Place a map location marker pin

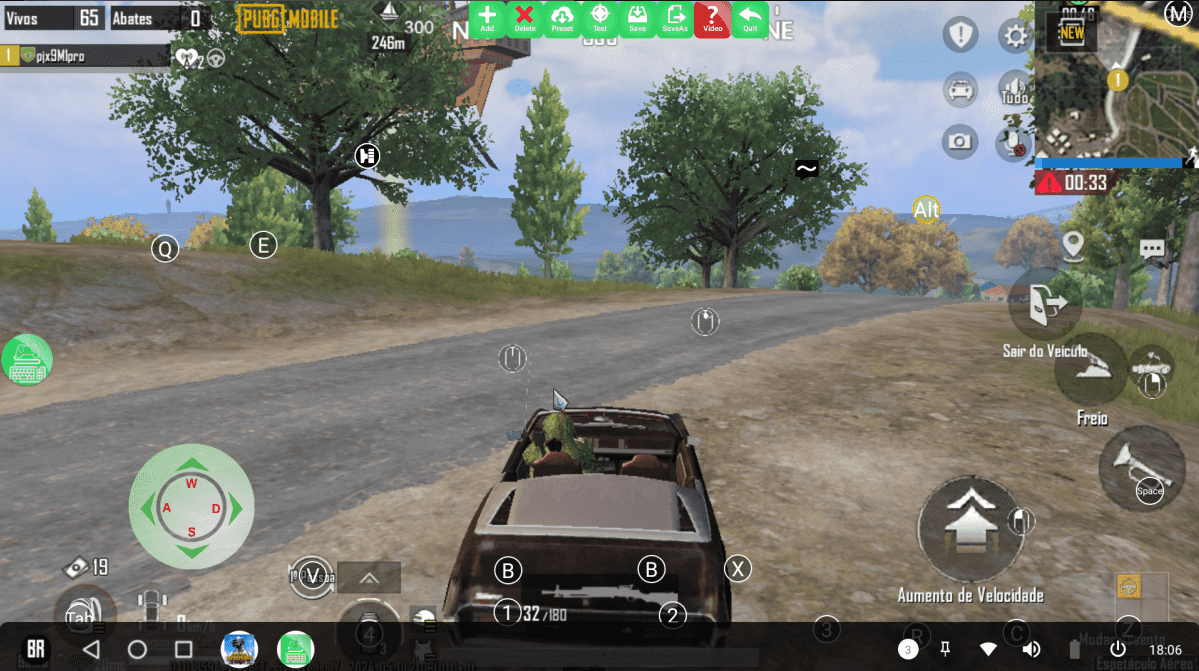pos(1074,244)
